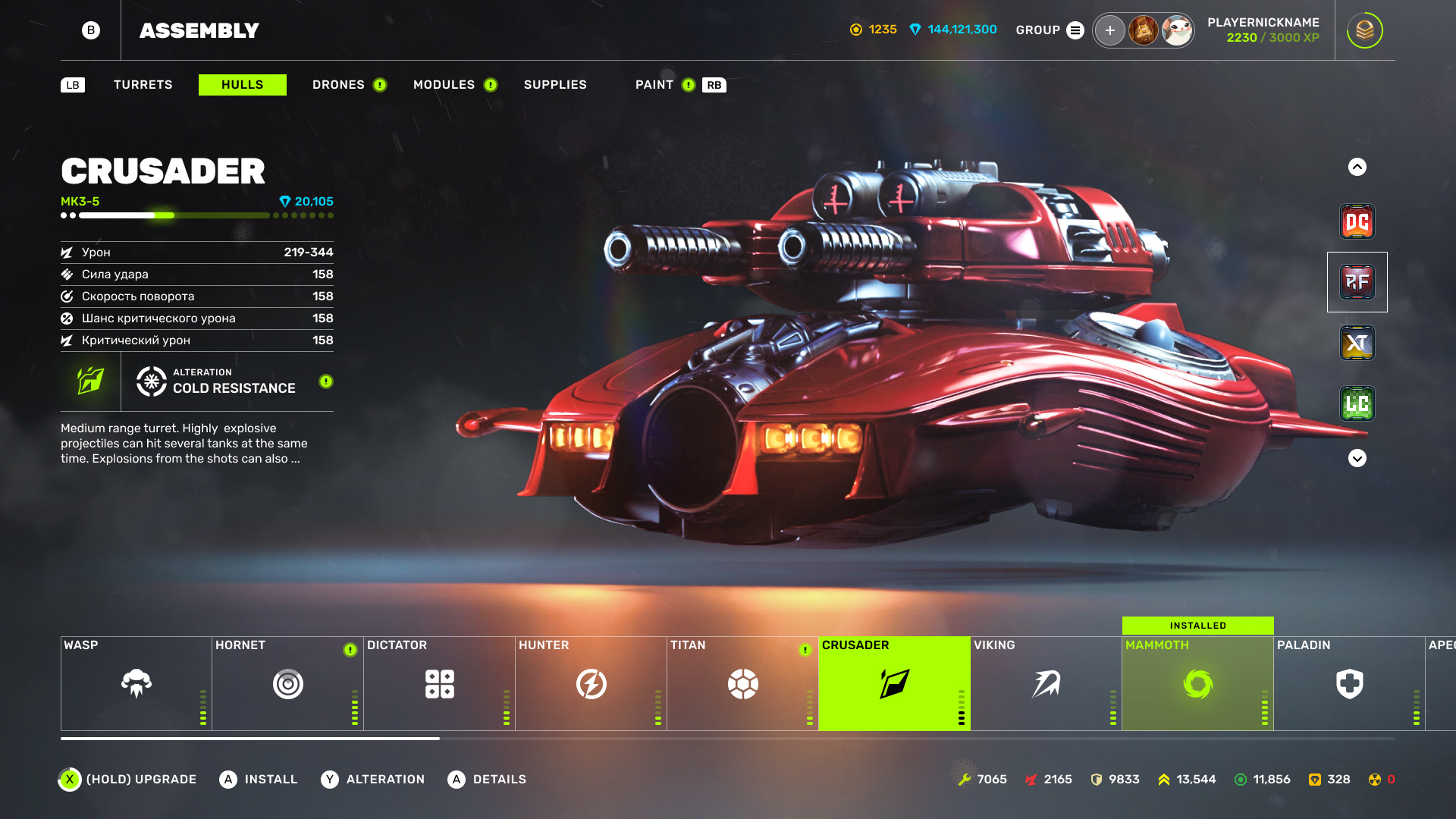Choose the Wasp hull tile
The image size is (1456, 819).
[136, 683]
